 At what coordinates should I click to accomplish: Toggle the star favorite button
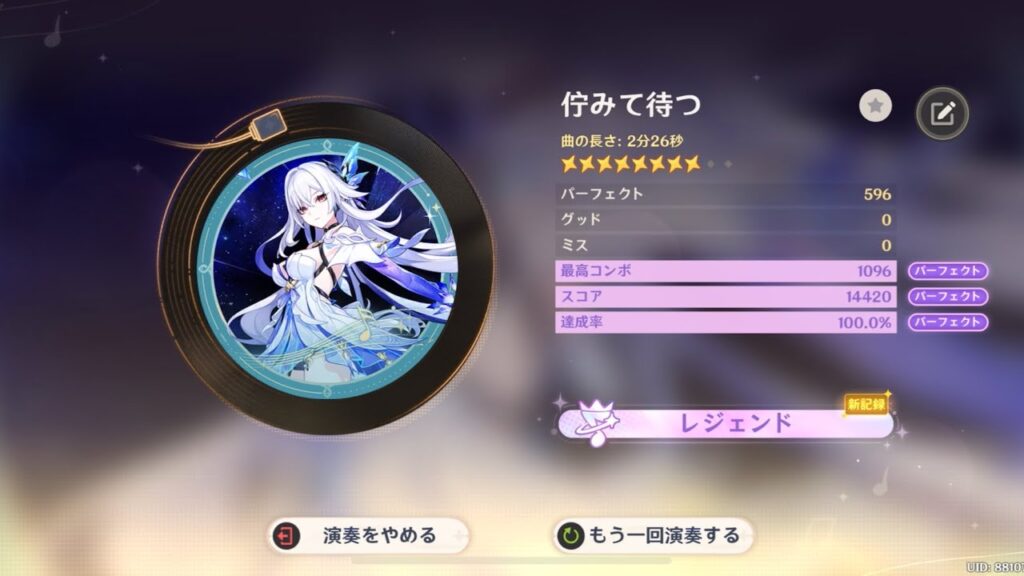click(x=875, y=106)
